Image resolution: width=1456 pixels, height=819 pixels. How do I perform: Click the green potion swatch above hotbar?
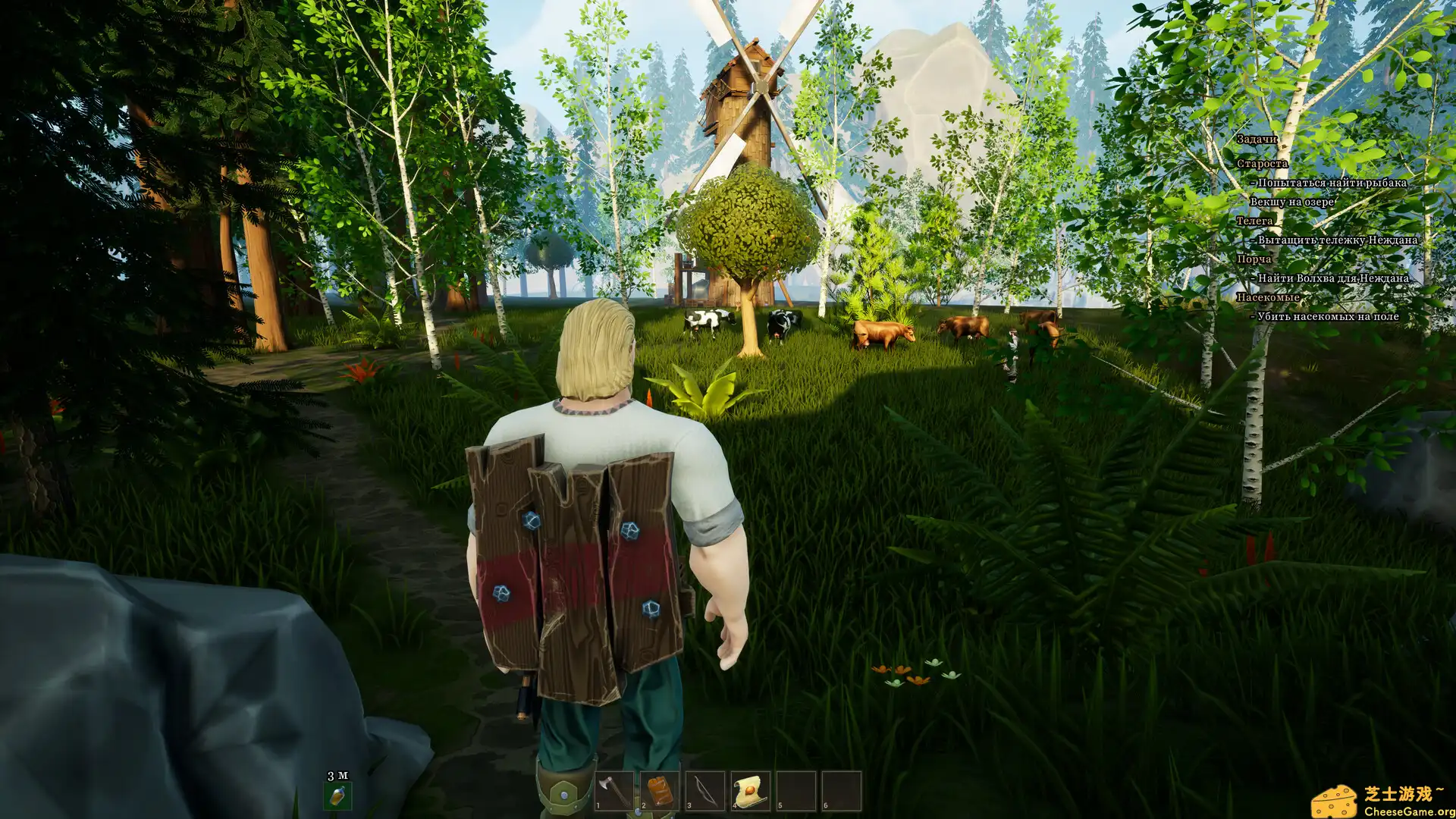tap(337, 796)
